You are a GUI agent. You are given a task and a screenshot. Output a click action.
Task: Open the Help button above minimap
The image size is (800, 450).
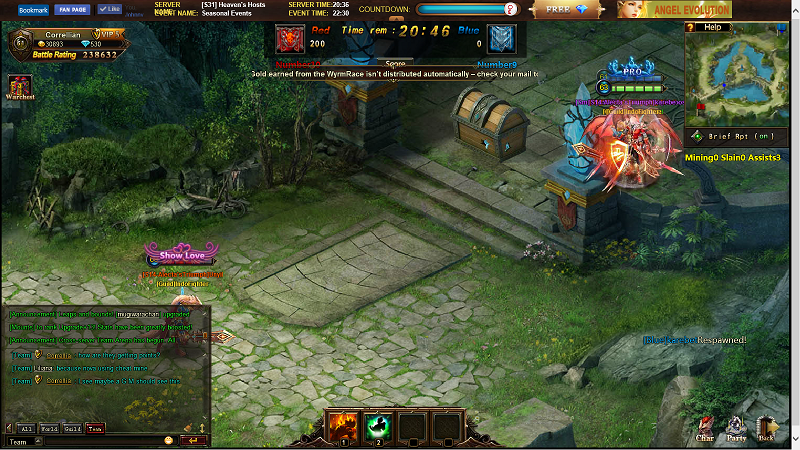[x=711, y=27]
